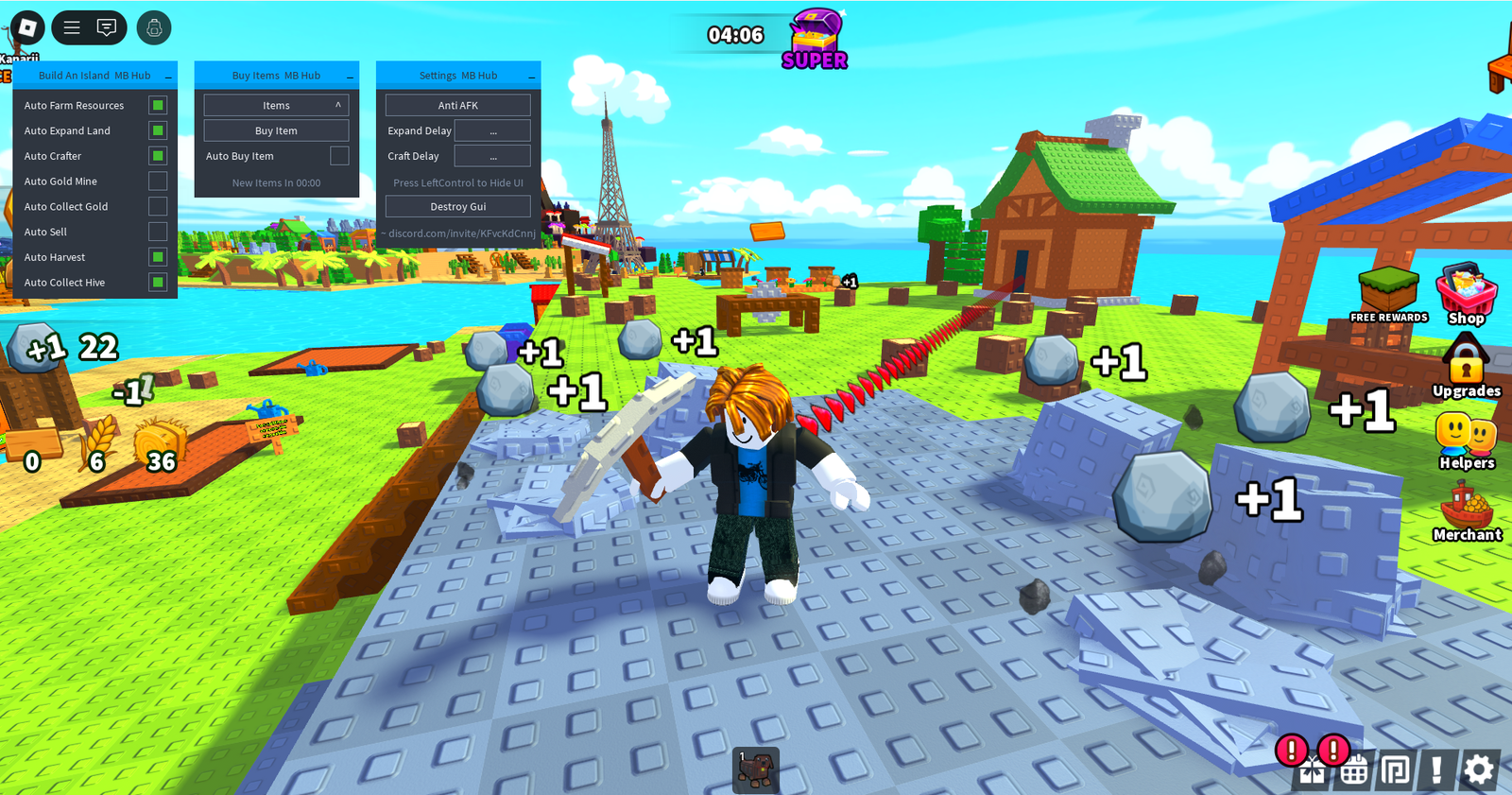Viewport: 1512px width, 795px height.
Task: Open the Merchant boat icon
Action: [x=1466, y=510]
